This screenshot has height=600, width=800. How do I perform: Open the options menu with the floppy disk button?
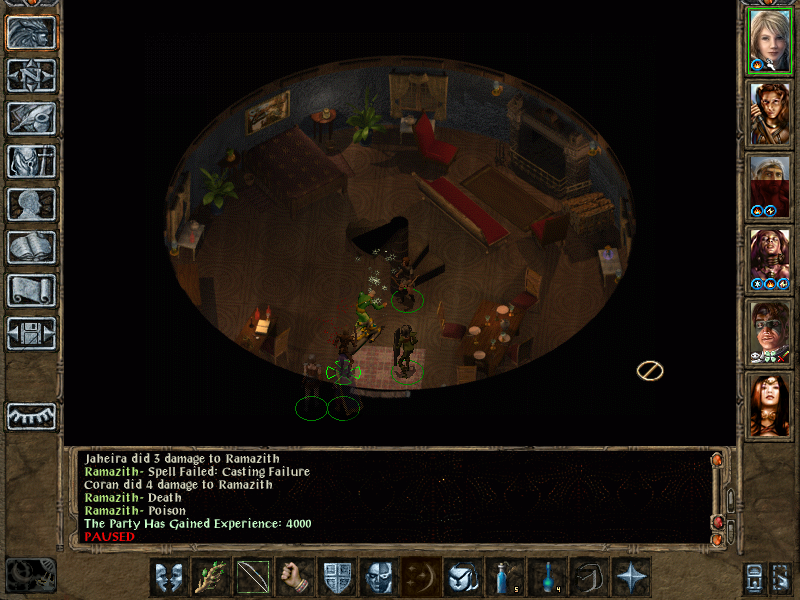[32, 333]
